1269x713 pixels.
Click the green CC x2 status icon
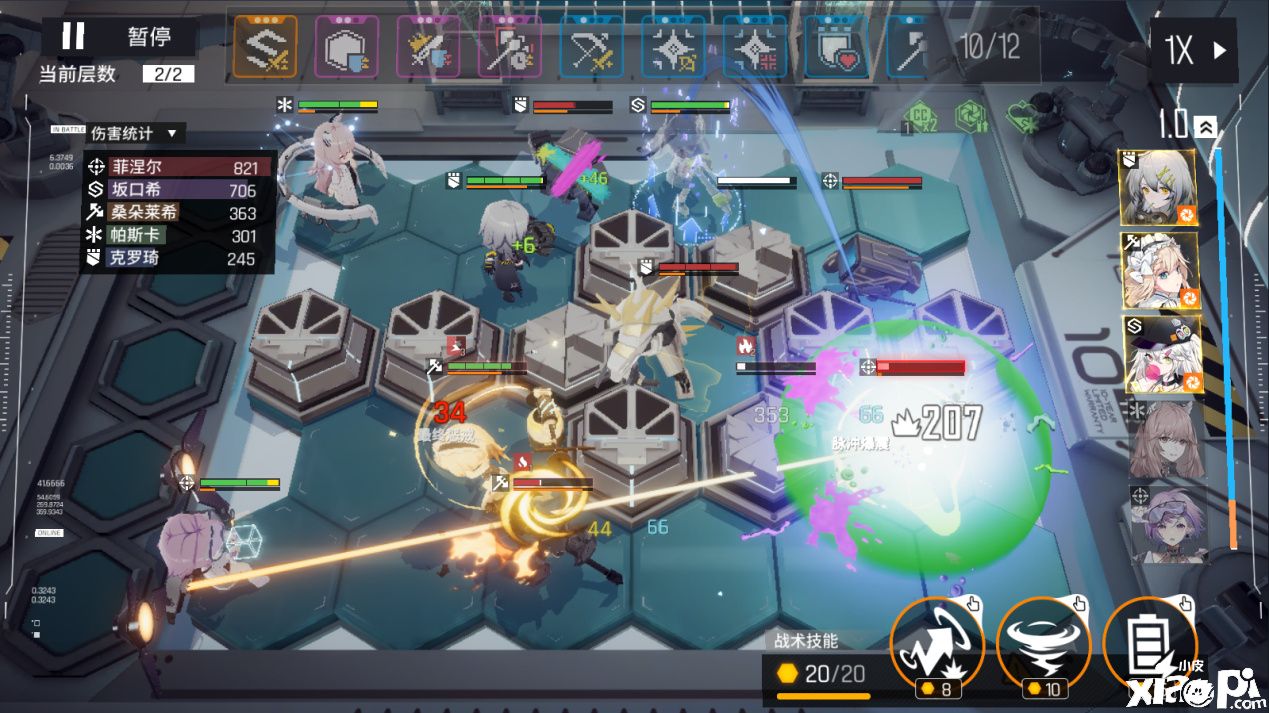921,118
